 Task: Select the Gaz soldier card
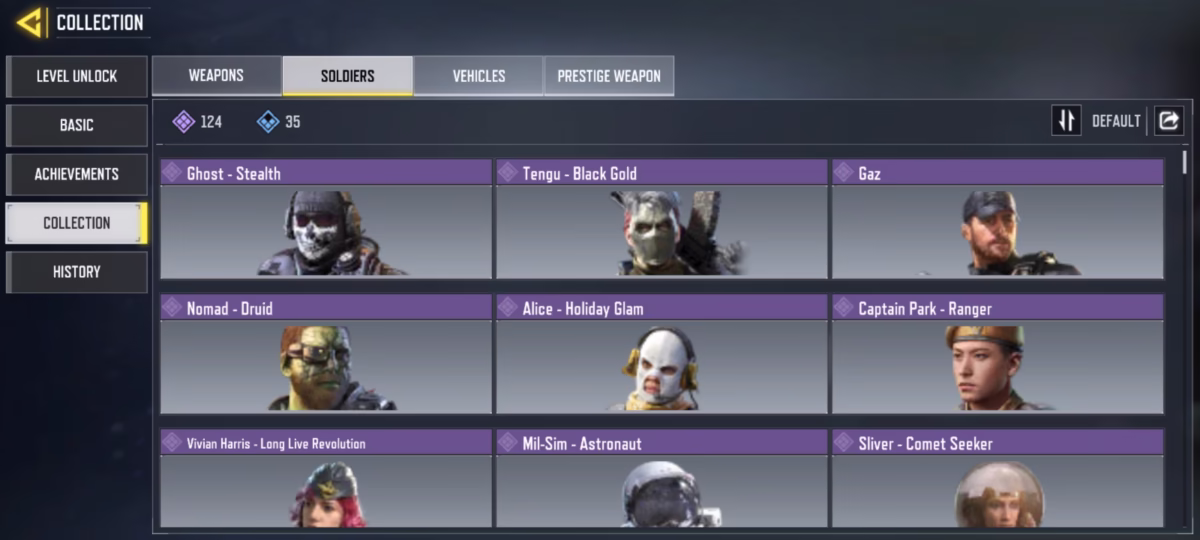click(998, 230)
